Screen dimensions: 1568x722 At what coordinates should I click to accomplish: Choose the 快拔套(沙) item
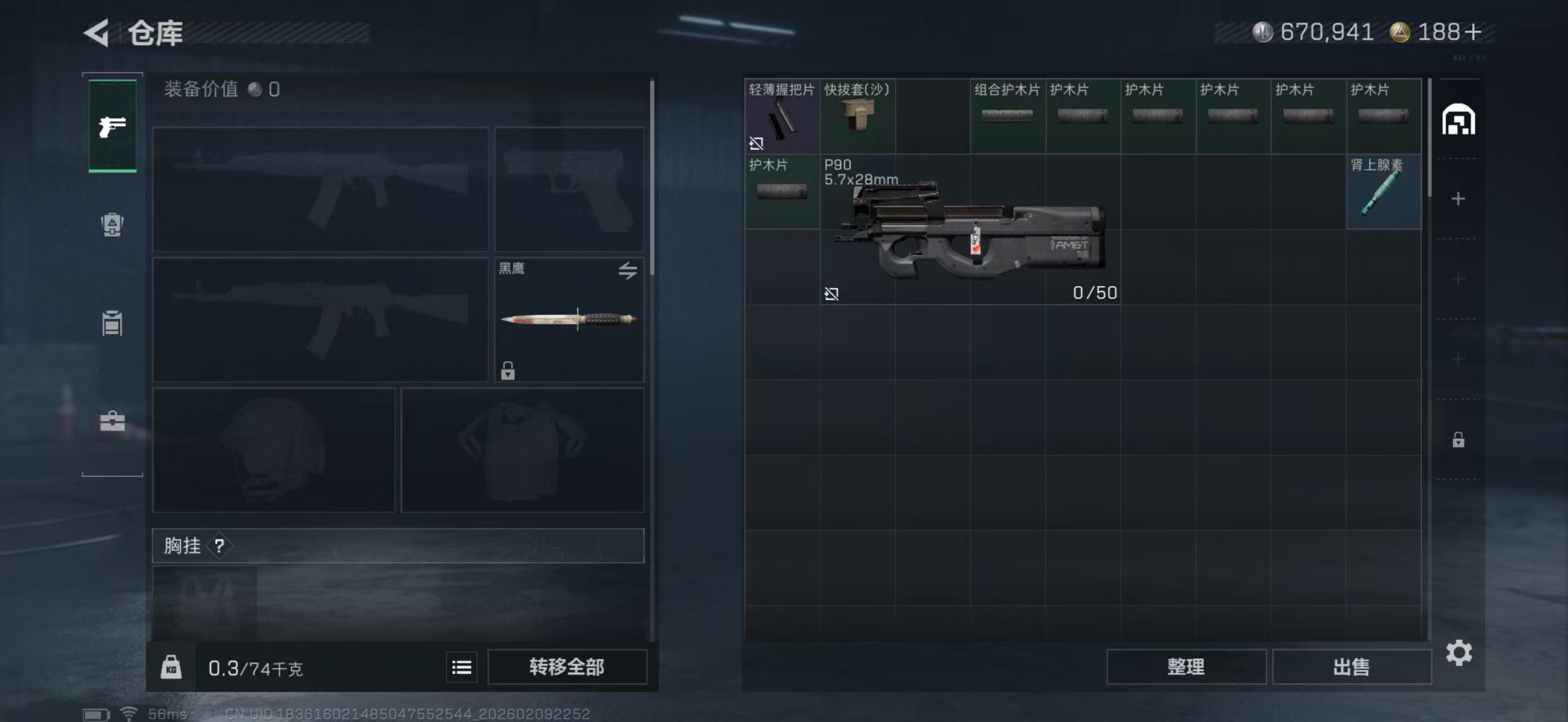coord(857,116)
